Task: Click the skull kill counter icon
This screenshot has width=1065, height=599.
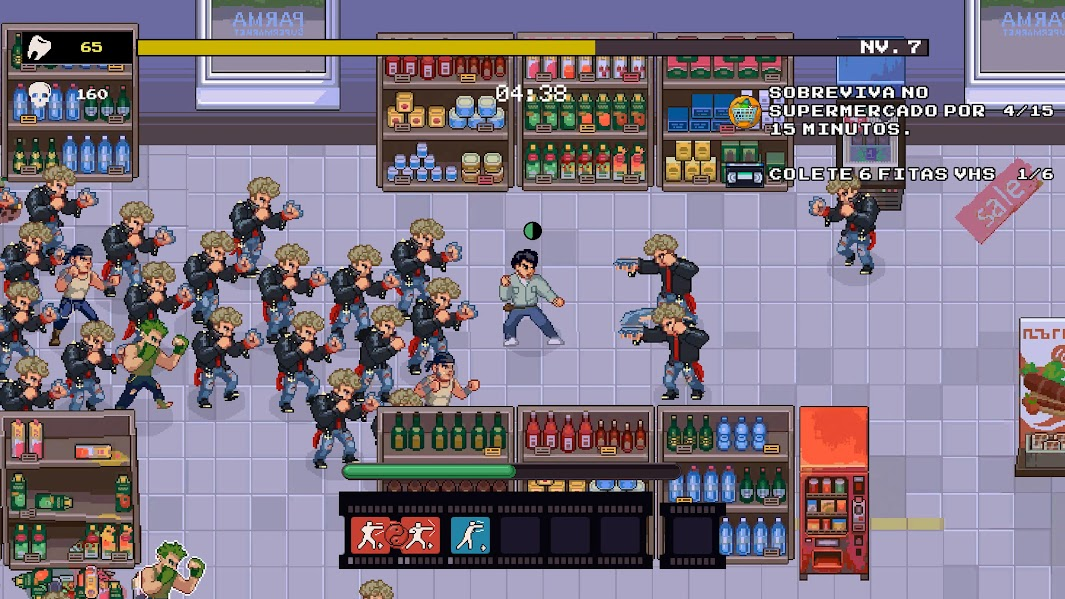Action: tap(40, 94)
